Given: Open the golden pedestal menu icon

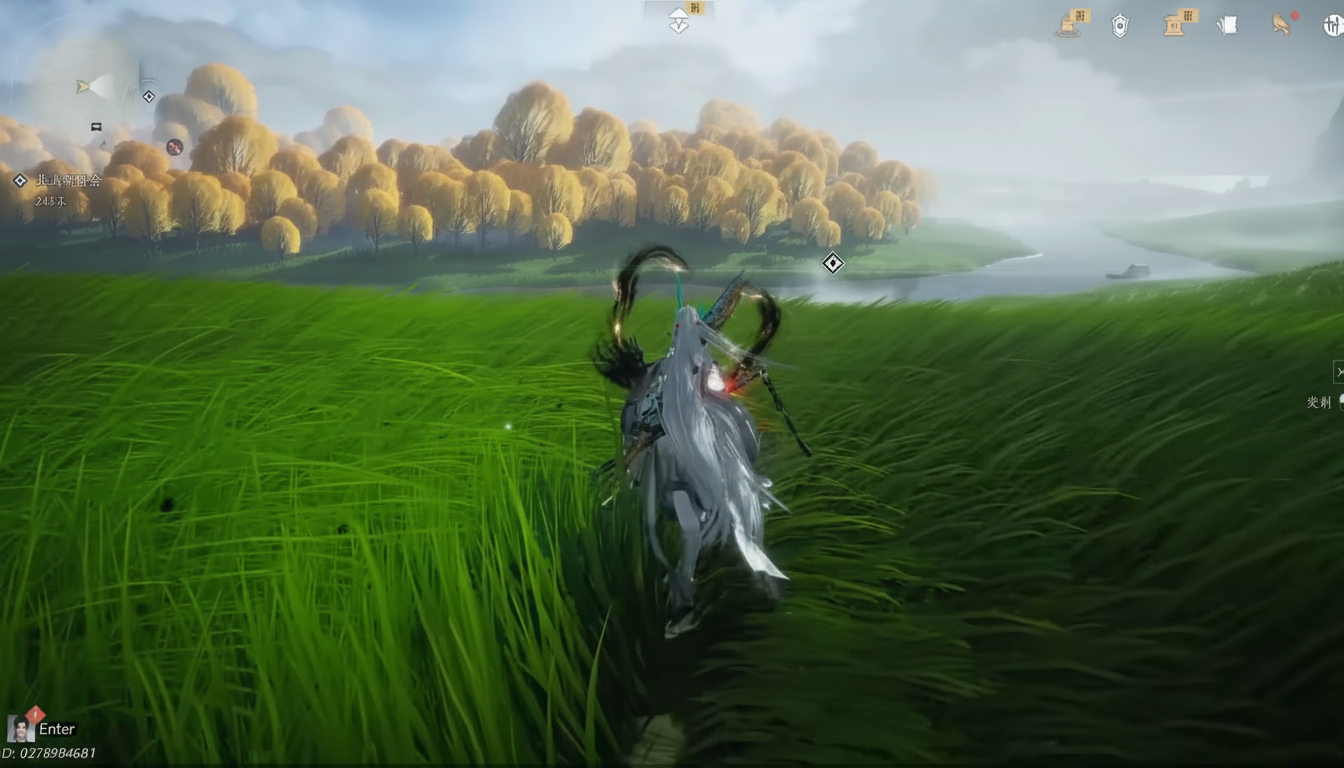Looking at the screenshot, I should point(1177,24).
